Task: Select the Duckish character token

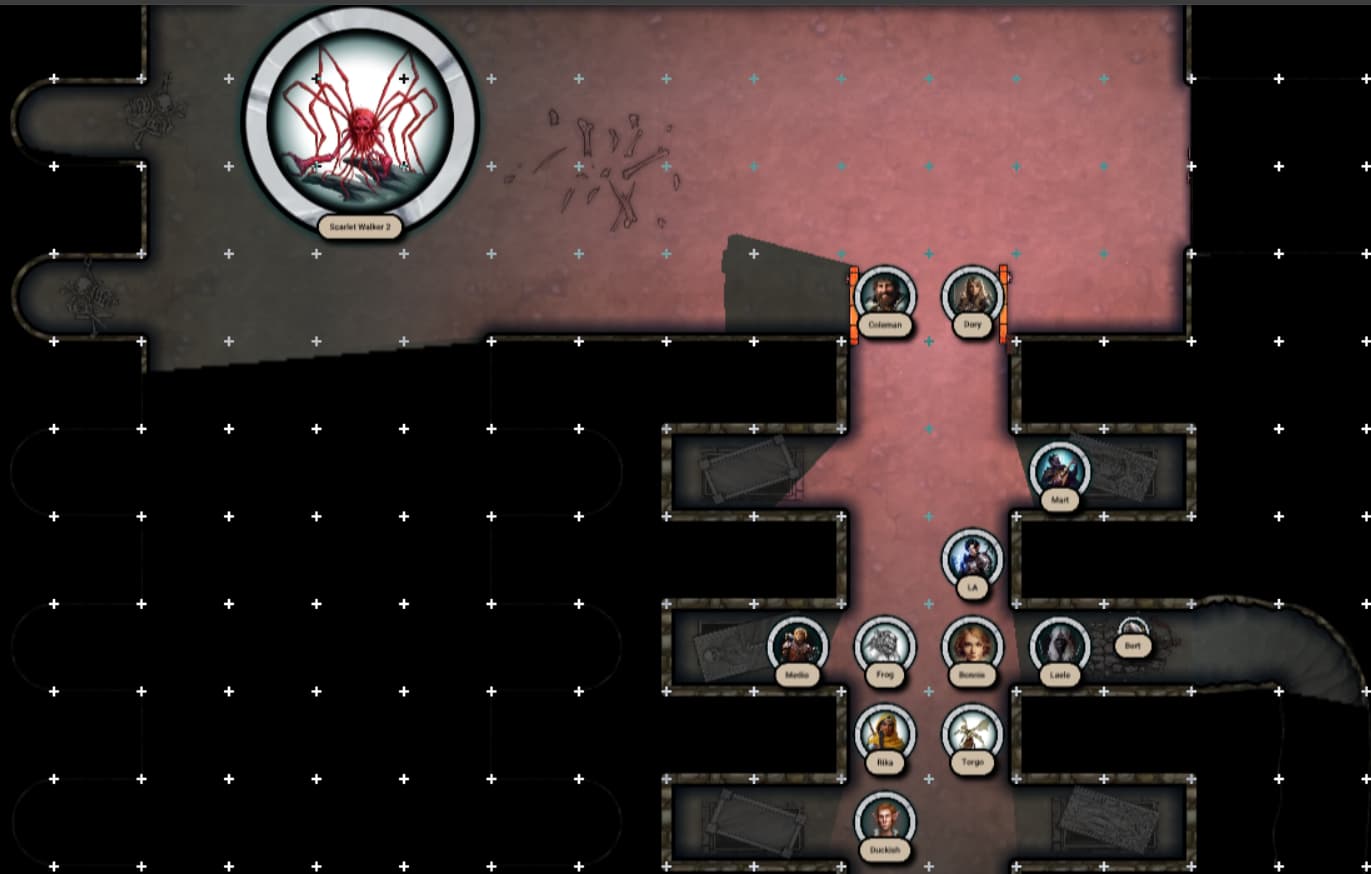Action: point(885,821)
